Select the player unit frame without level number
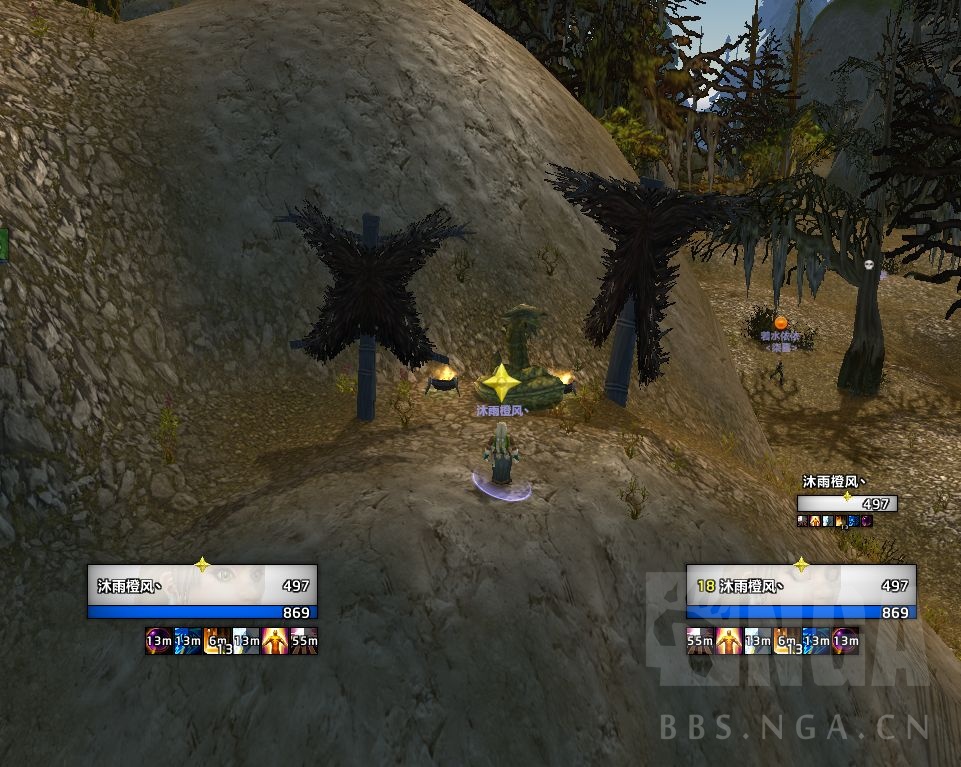 pos(202,592)
